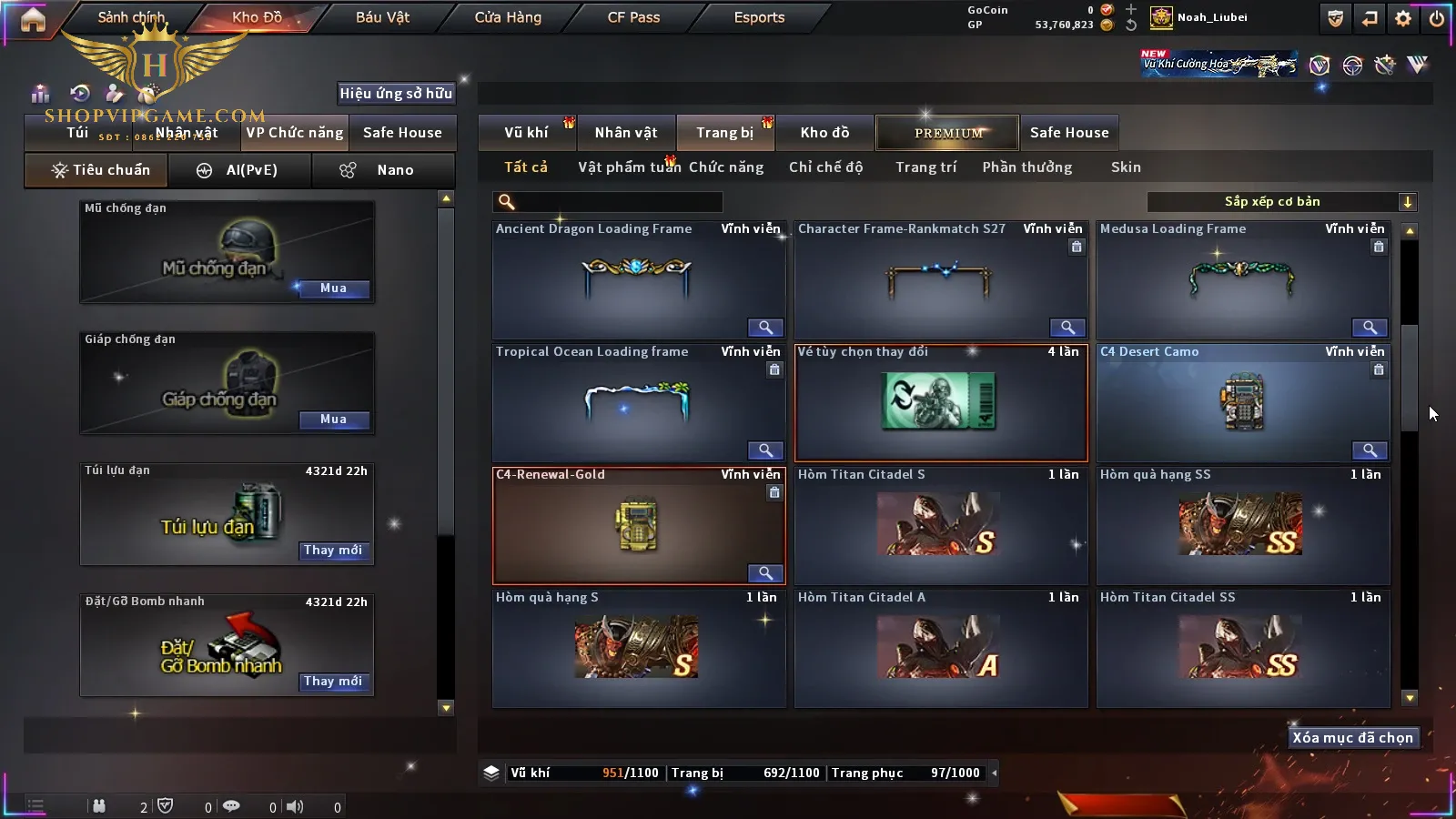Show the Chỉ chế độ filter

coord(825,167)
